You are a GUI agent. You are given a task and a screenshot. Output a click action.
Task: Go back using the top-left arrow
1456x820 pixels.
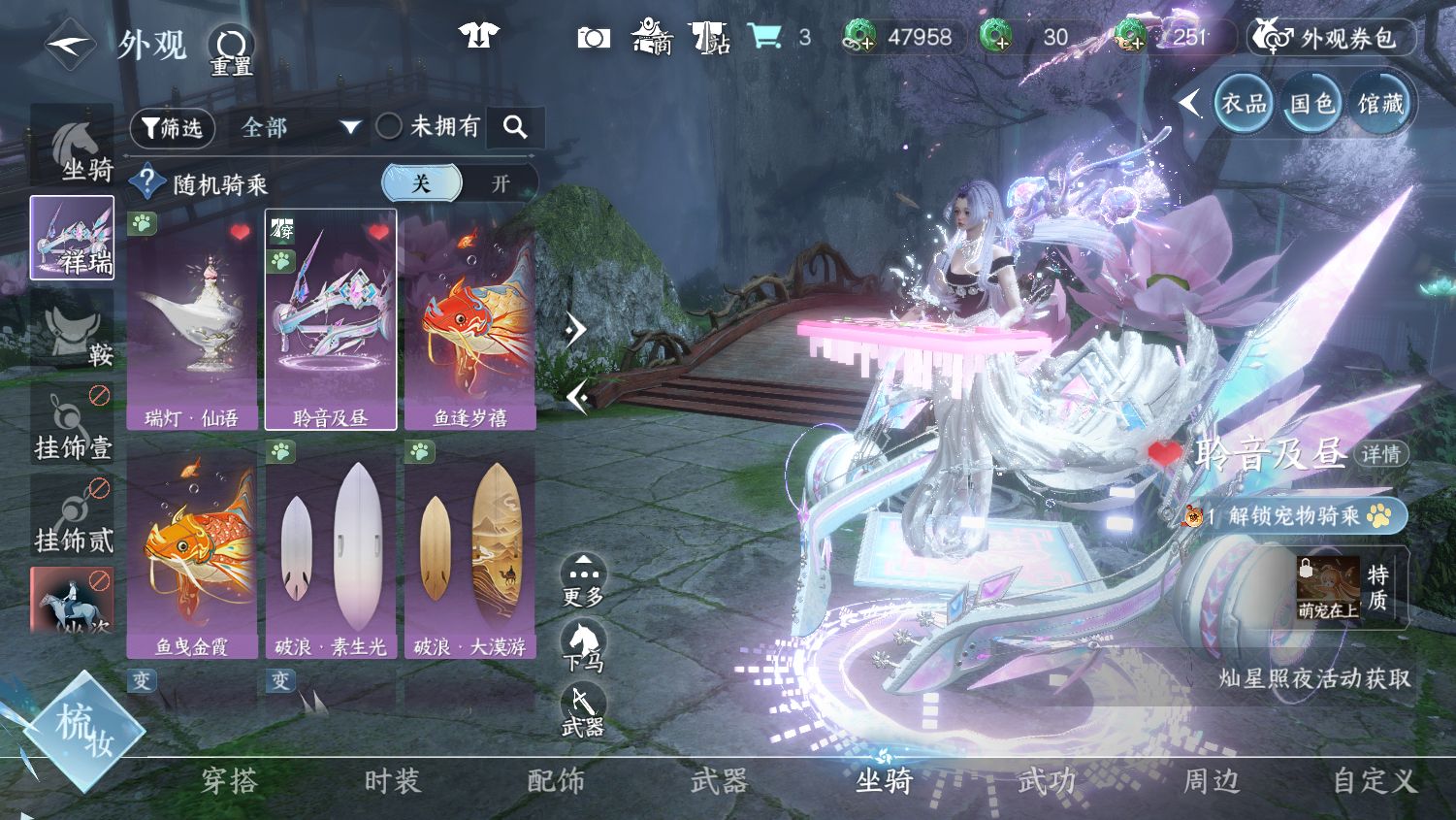69,44
